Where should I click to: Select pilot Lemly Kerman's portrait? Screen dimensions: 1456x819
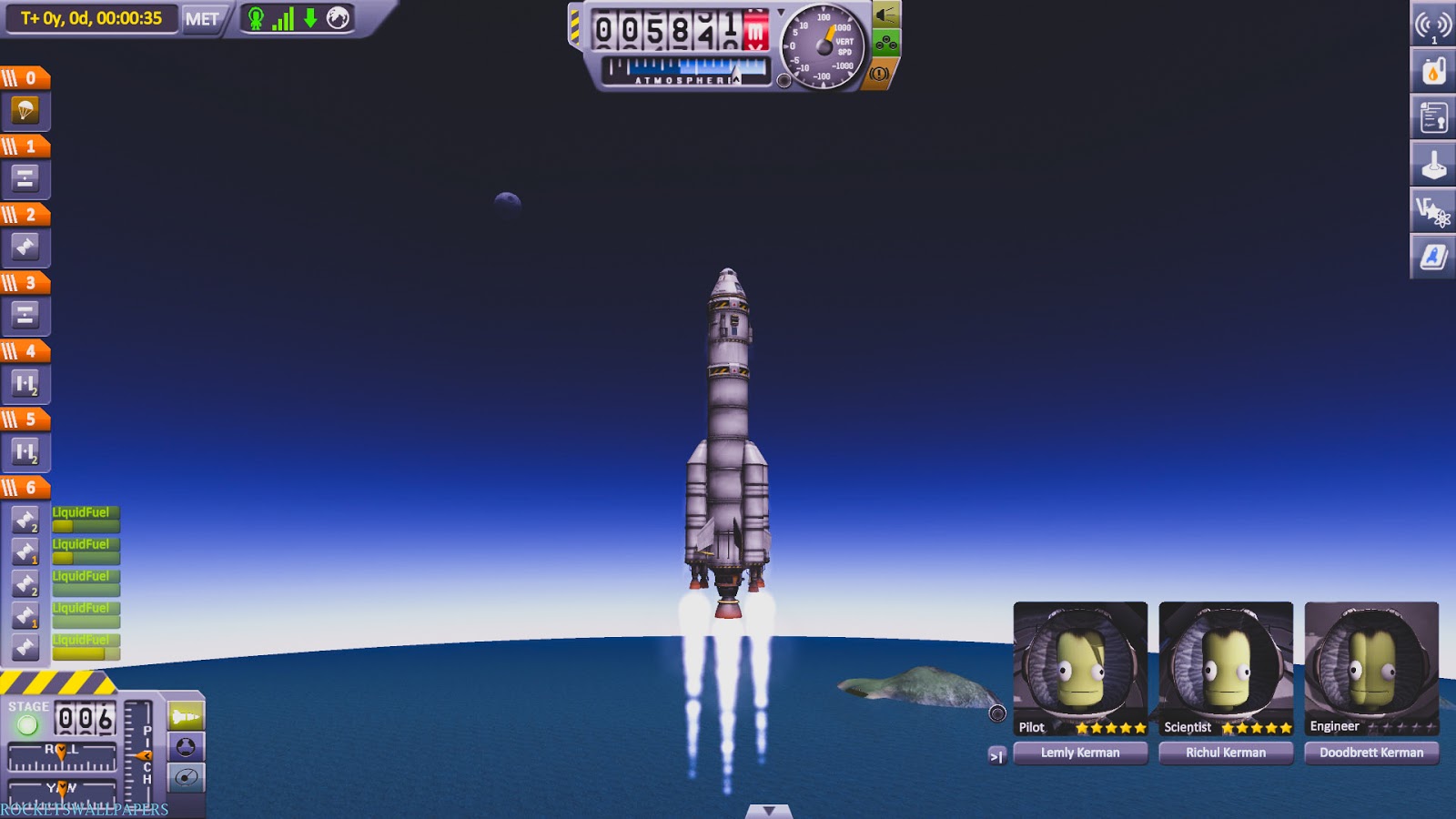pyautogui.click(x=1081, y=664)
